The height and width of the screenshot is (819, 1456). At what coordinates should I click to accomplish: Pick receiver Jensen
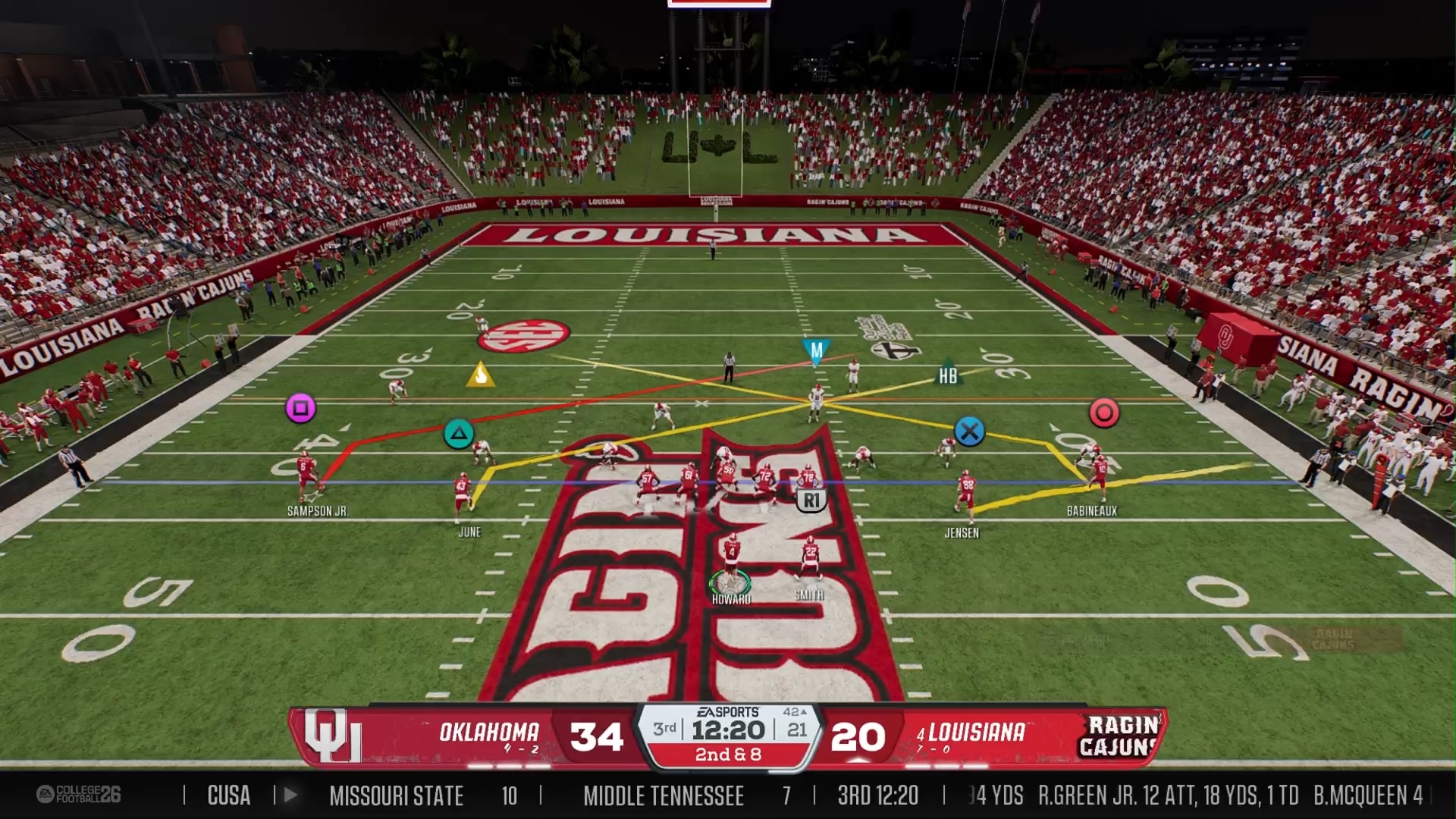[x=965, y=493]
